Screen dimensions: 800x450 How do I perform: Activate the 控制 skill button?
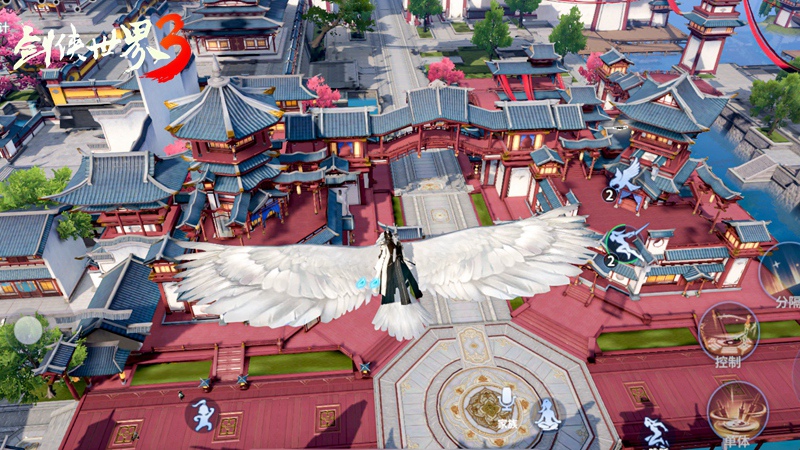pyautogui.click(x=727, y=332)
